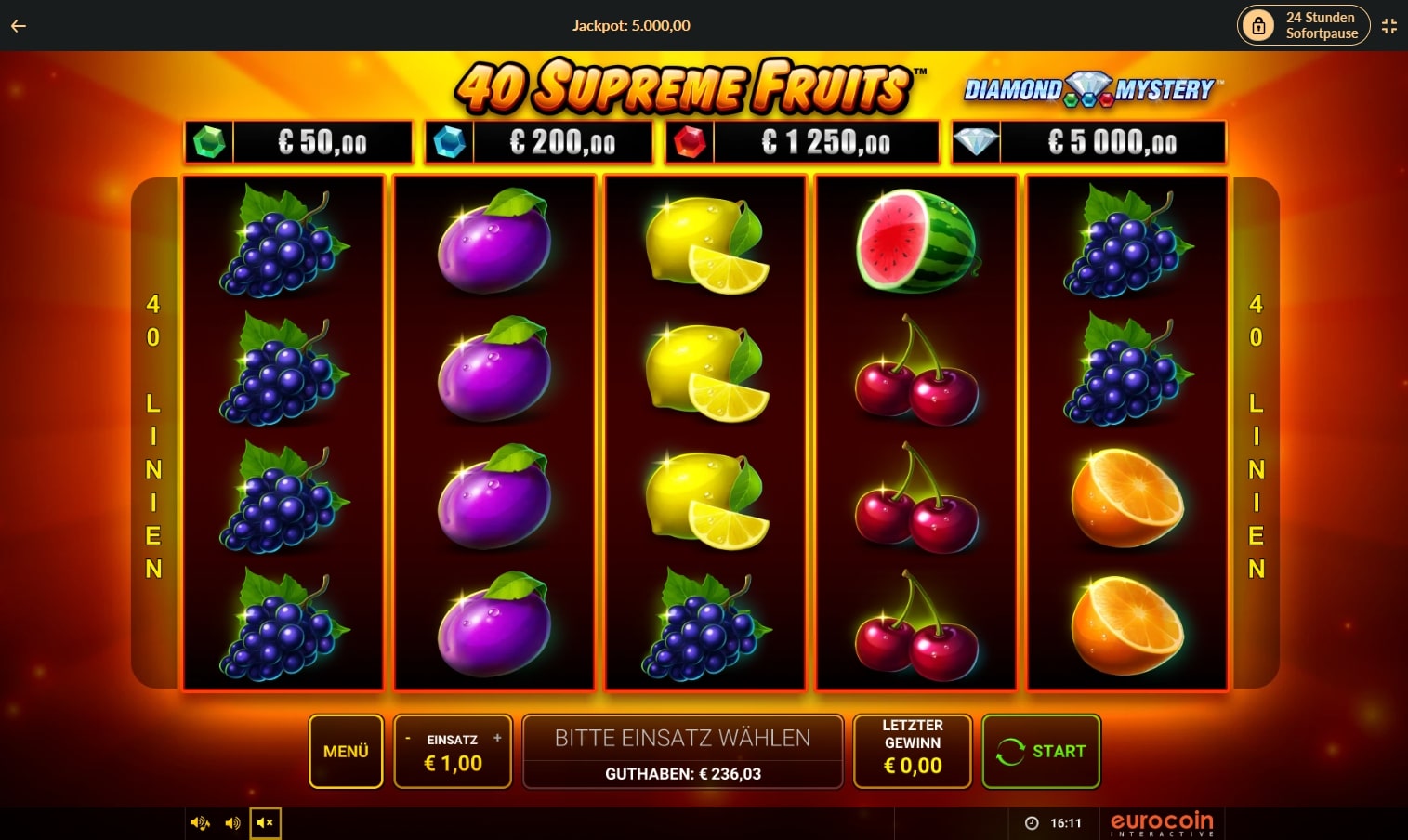Unmute audio via the crossed-out speaker icon
Image resolution: width=1408 pixels, height=840 pixels.
pyautogui.click(x=266, y=823)
